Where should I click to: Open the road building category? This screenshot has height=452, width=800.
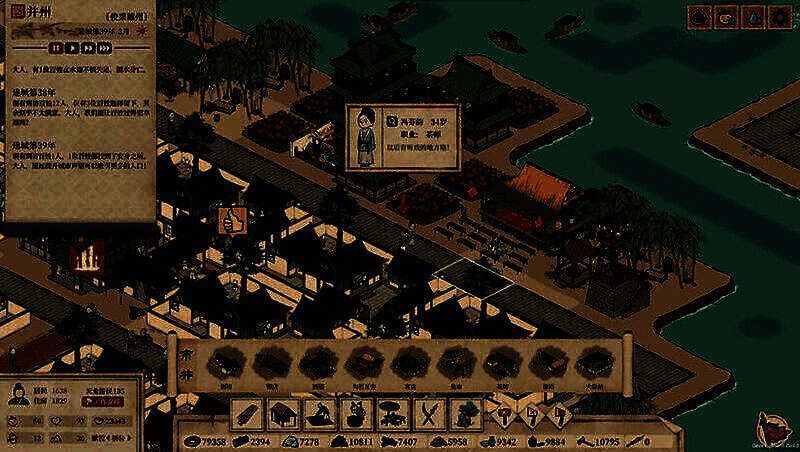pyautogui.click(x=248, y=413)
